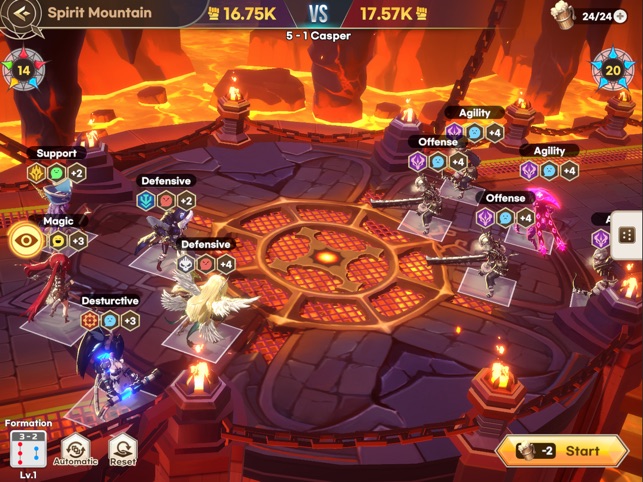
Task: Toggle the eye view icon
Action: point(25,240)
